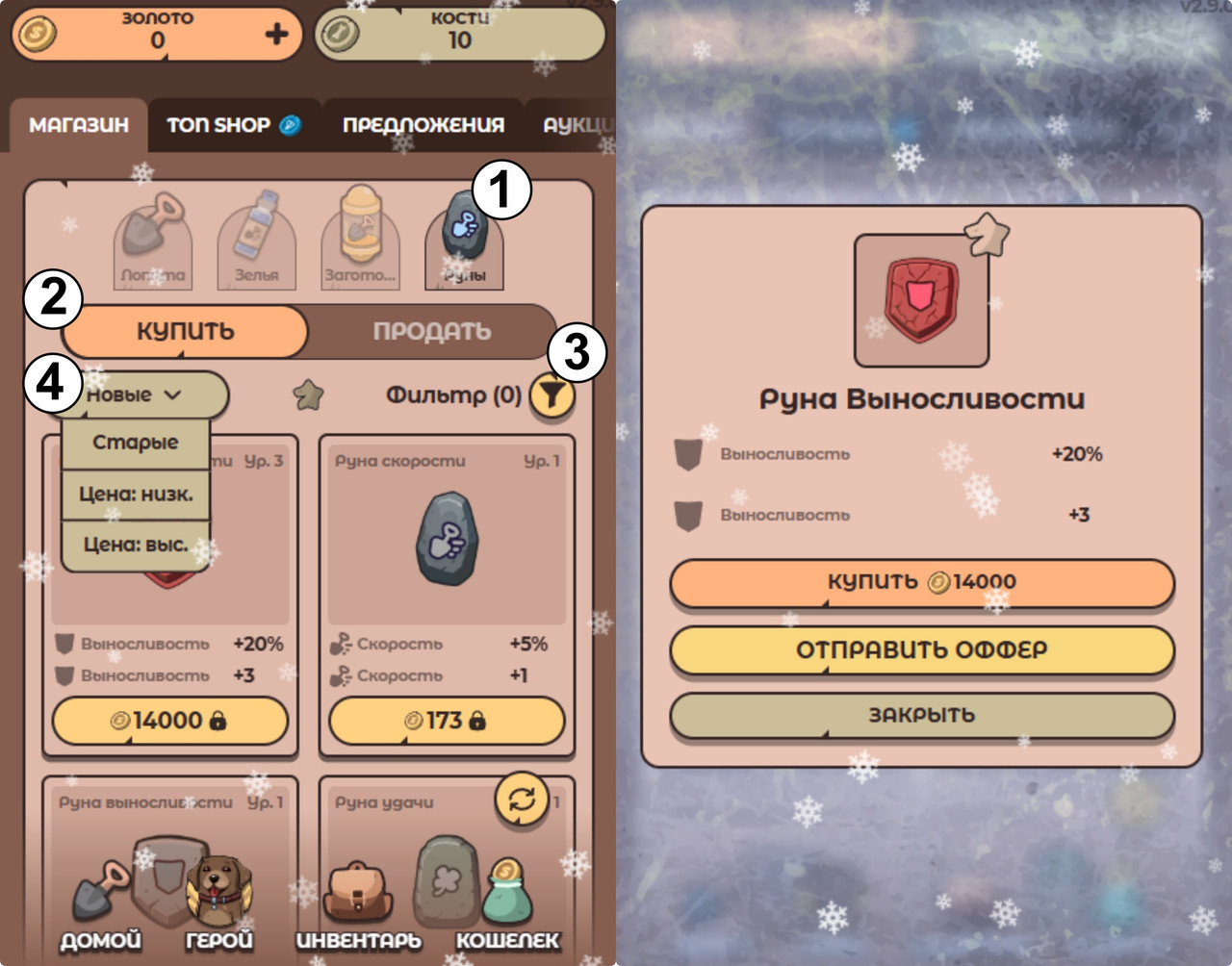Select the runes shop category

click(464, 241)
